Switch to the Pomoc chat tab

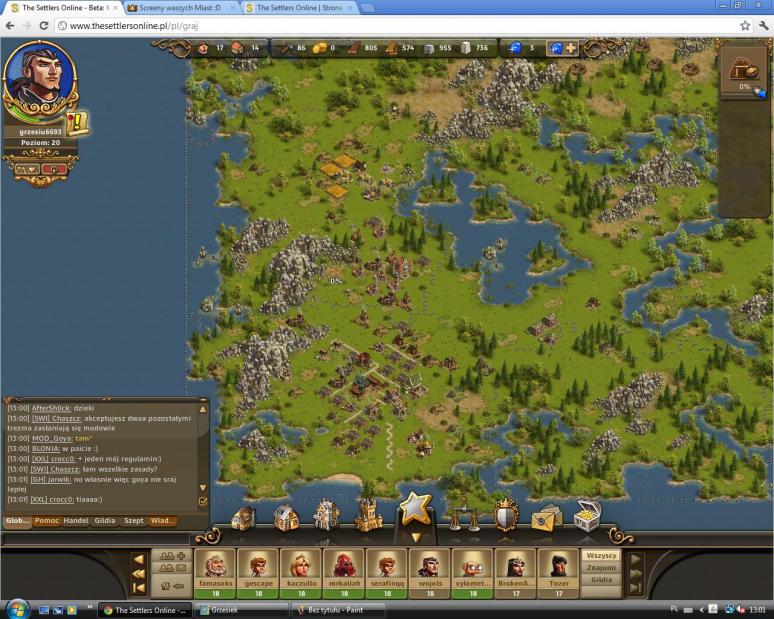click(47, 521)
